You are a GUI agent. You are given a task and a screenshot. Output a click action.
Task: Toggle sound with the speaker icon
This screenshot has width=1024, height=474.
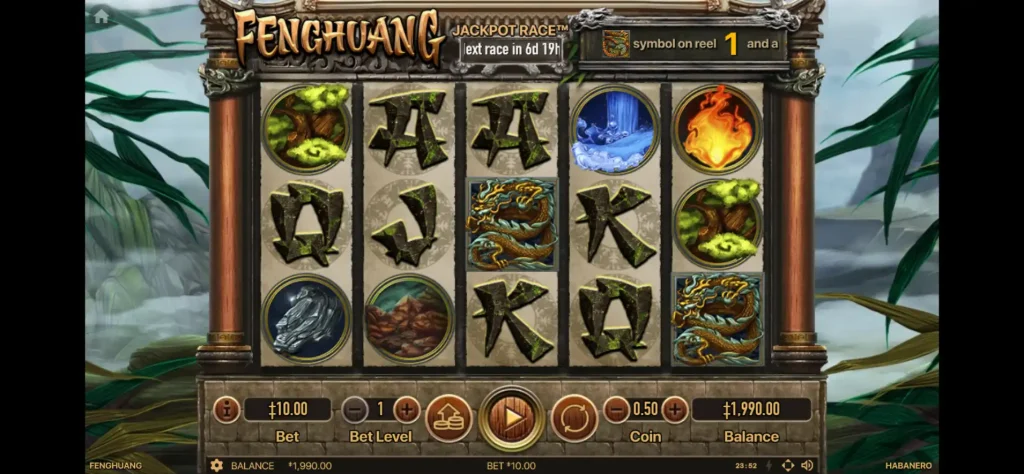point(807,466)
